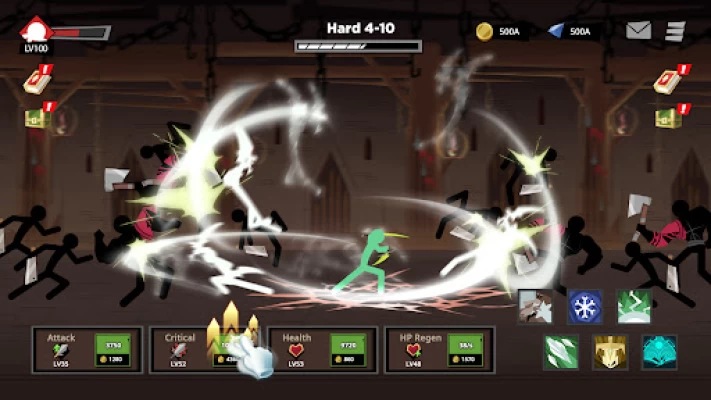The height and width of the screenshot is (400, 711).
Task: Use the golden beast head skill
Action: click(610, 352)
